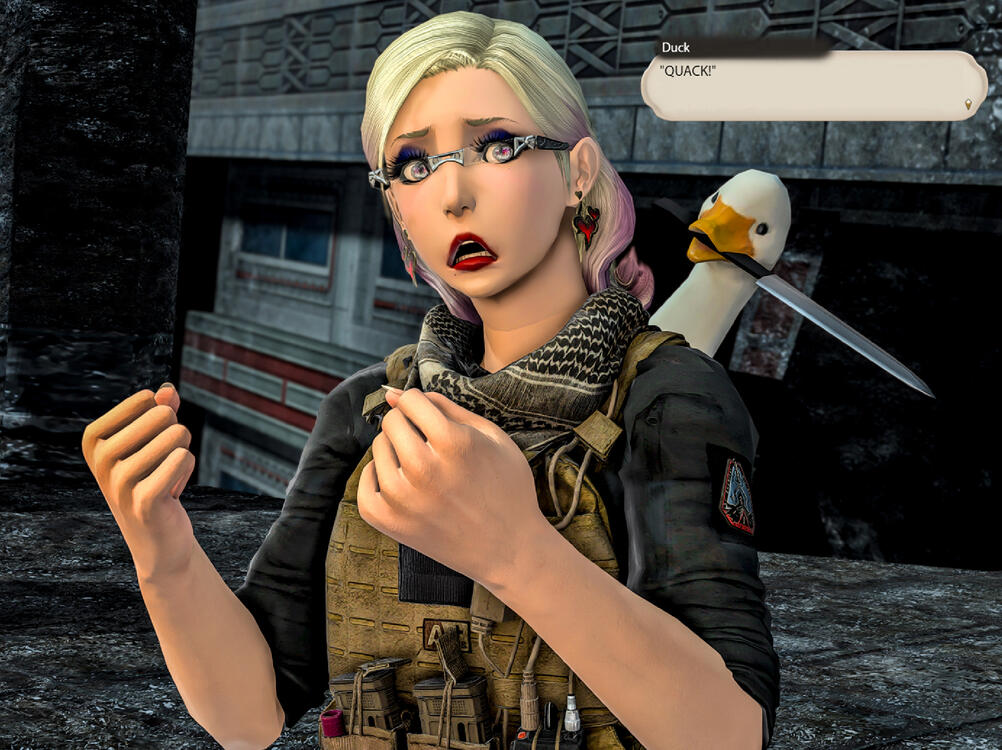Click the dialogue continue arrow indicator
This screenshot has width=1002, height=750.
point(968,105)
